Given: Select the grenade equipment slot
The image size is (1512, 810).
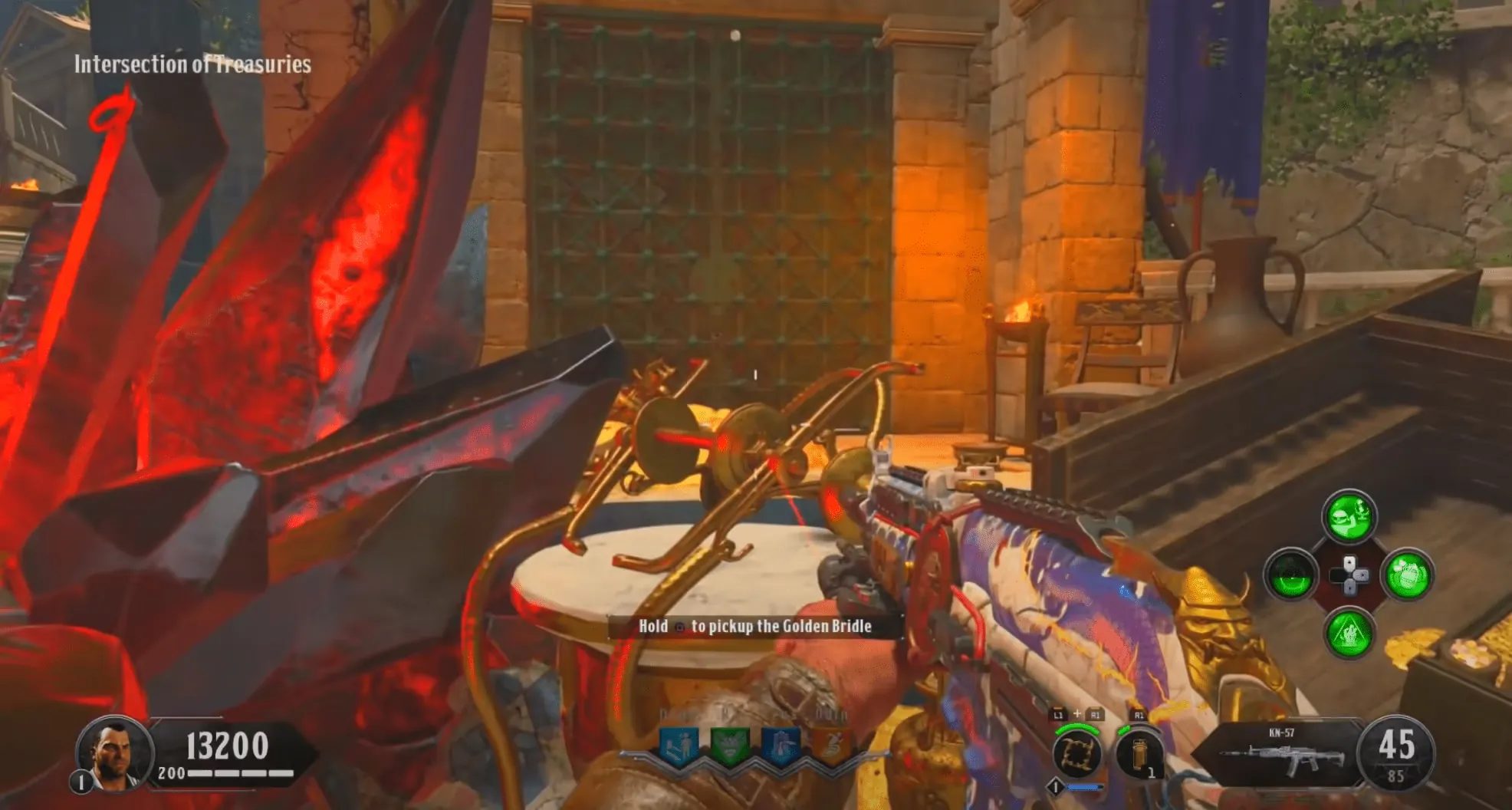Looking at the screenshot, I should (1139, 755).
